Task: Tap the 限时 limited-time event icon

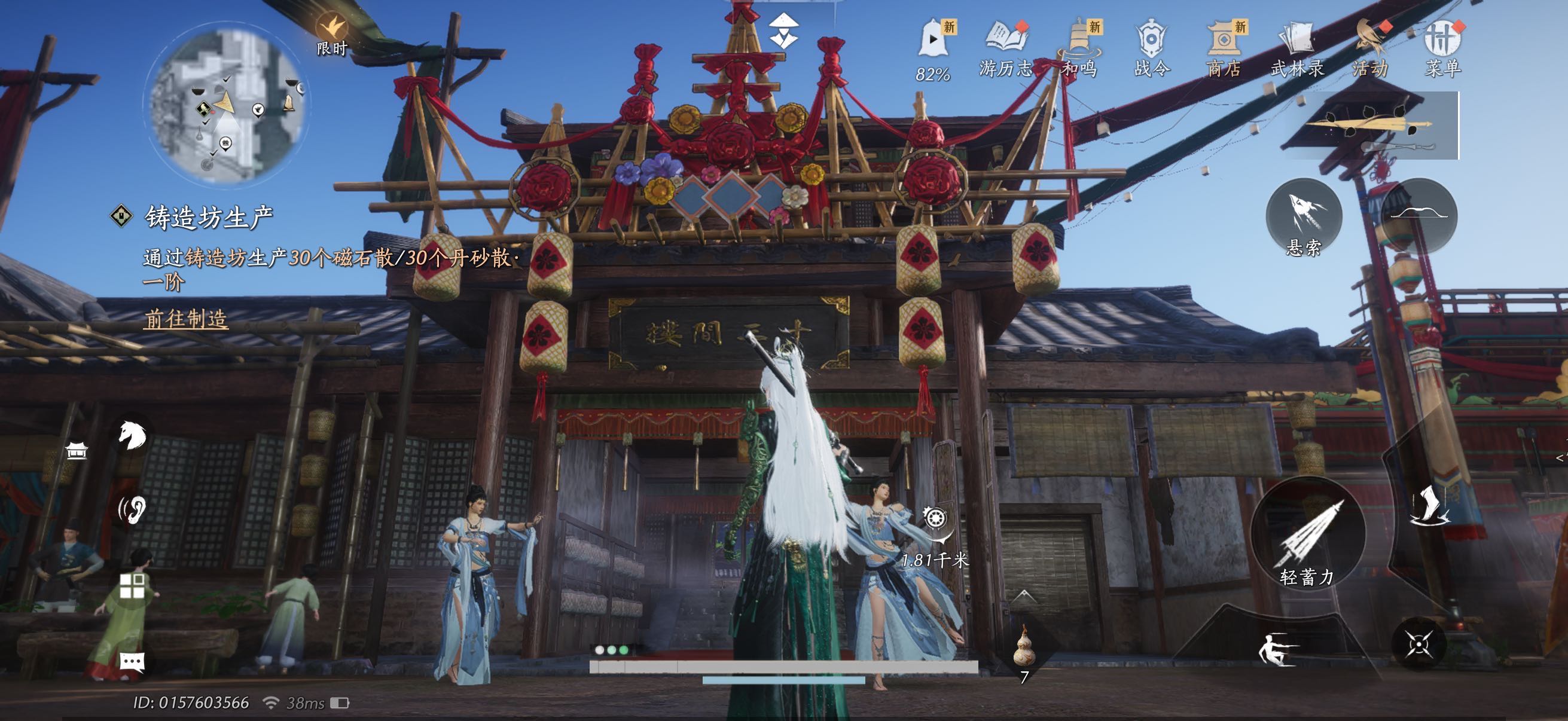Action: coord(332,33)
